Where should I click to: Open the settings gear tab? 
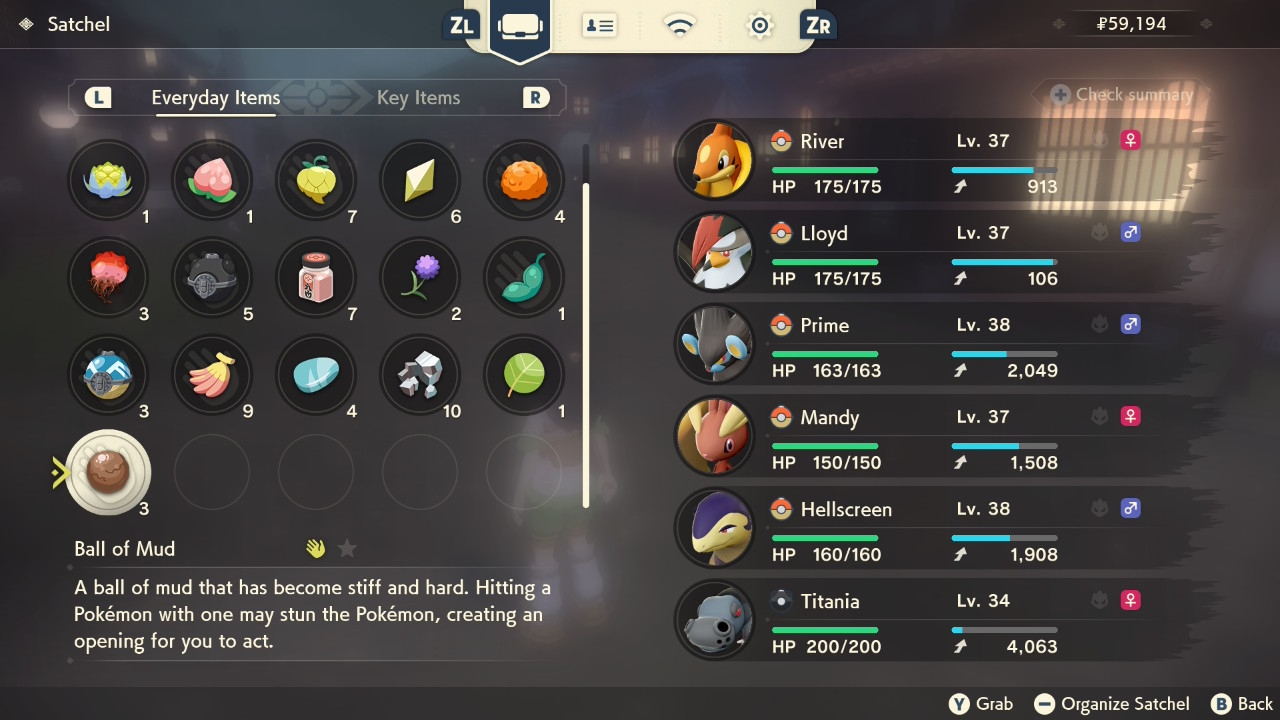coord(759,26)
